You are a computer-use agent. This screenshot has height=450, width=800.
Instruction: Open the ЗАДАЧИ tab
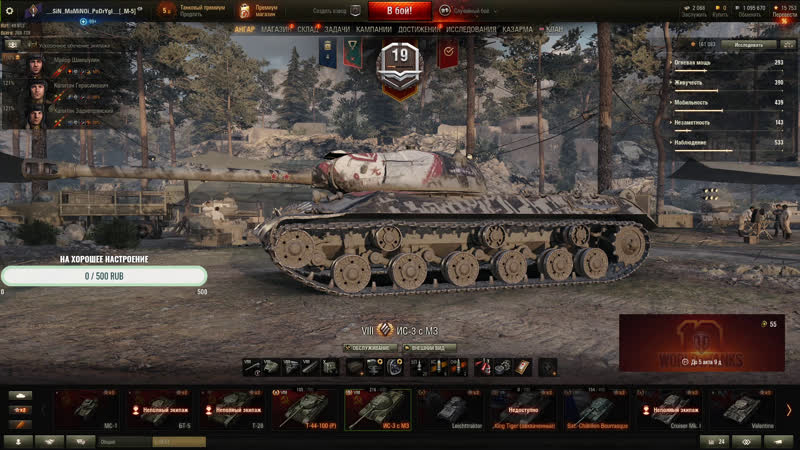click(x=337, y=30)
